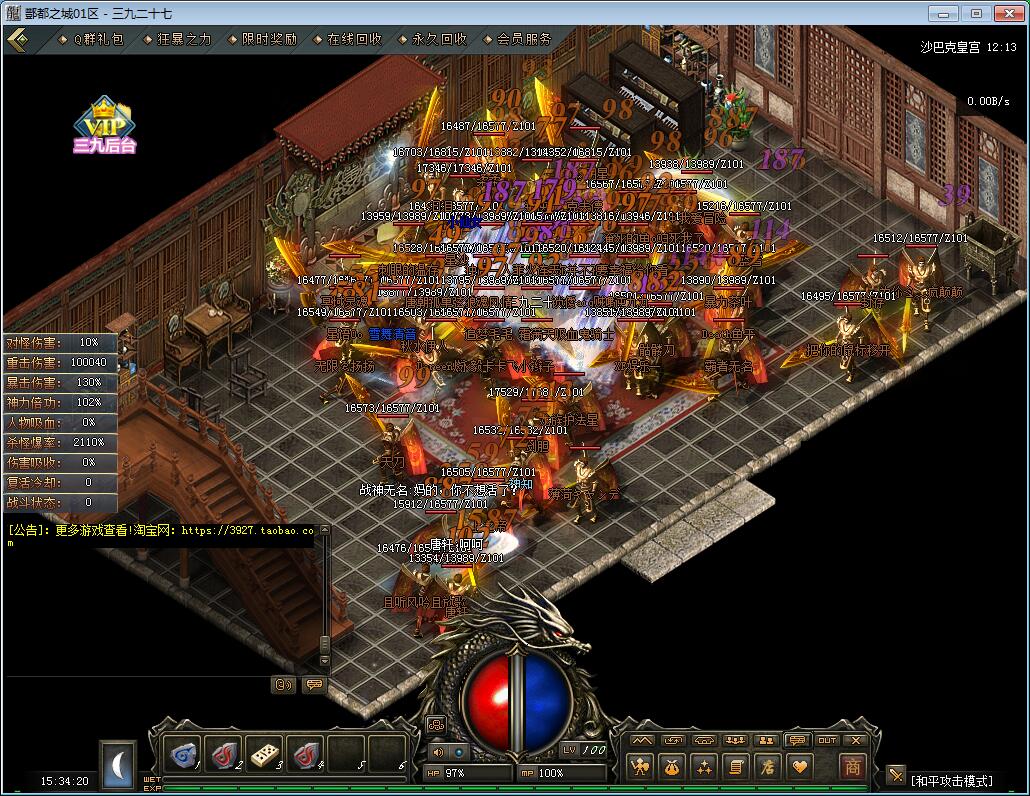Viewport: 1030px width, 796px height.
Task: Click the heart icon button
Action: click(x=799, y=767)
